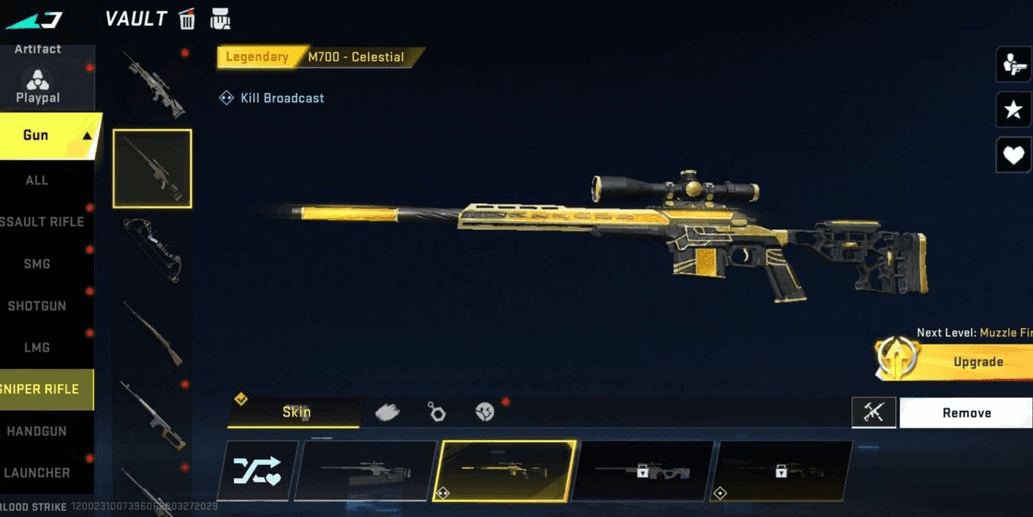
Task: Switch to the LAUNCHER category
Action: coord(37,473)
